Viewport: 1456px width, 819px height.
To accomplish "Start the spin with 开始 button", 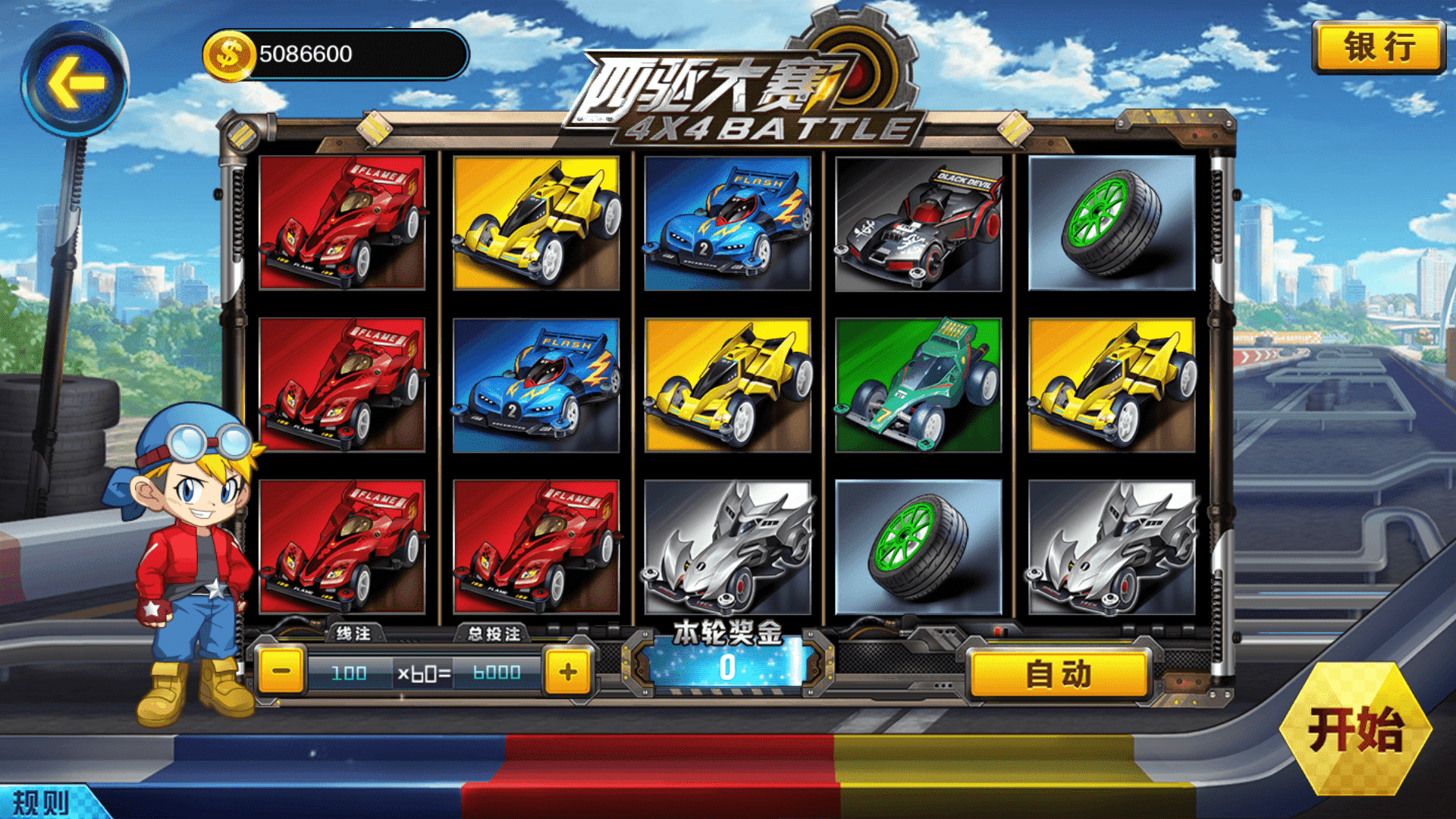I will [x=1355, y=730].
